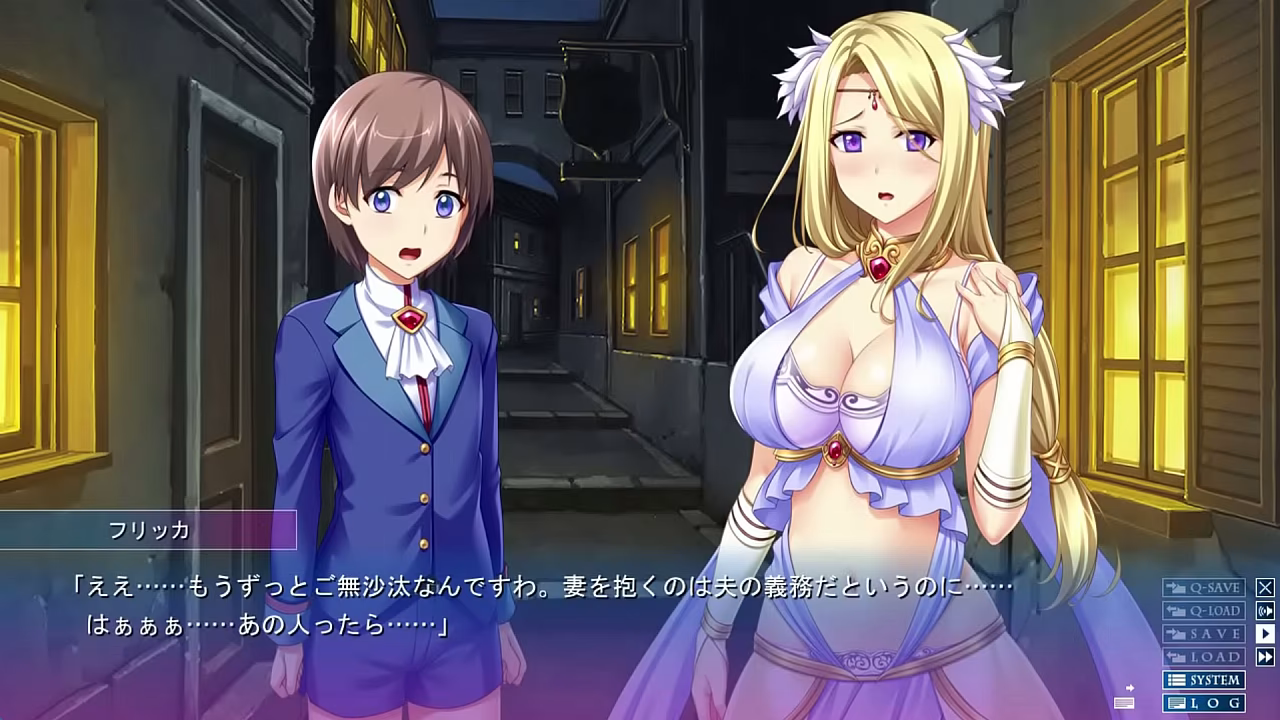Click the Q-SAVE quick save button
Viewport: 1280px width, 720px height.
pos(1203,588)
